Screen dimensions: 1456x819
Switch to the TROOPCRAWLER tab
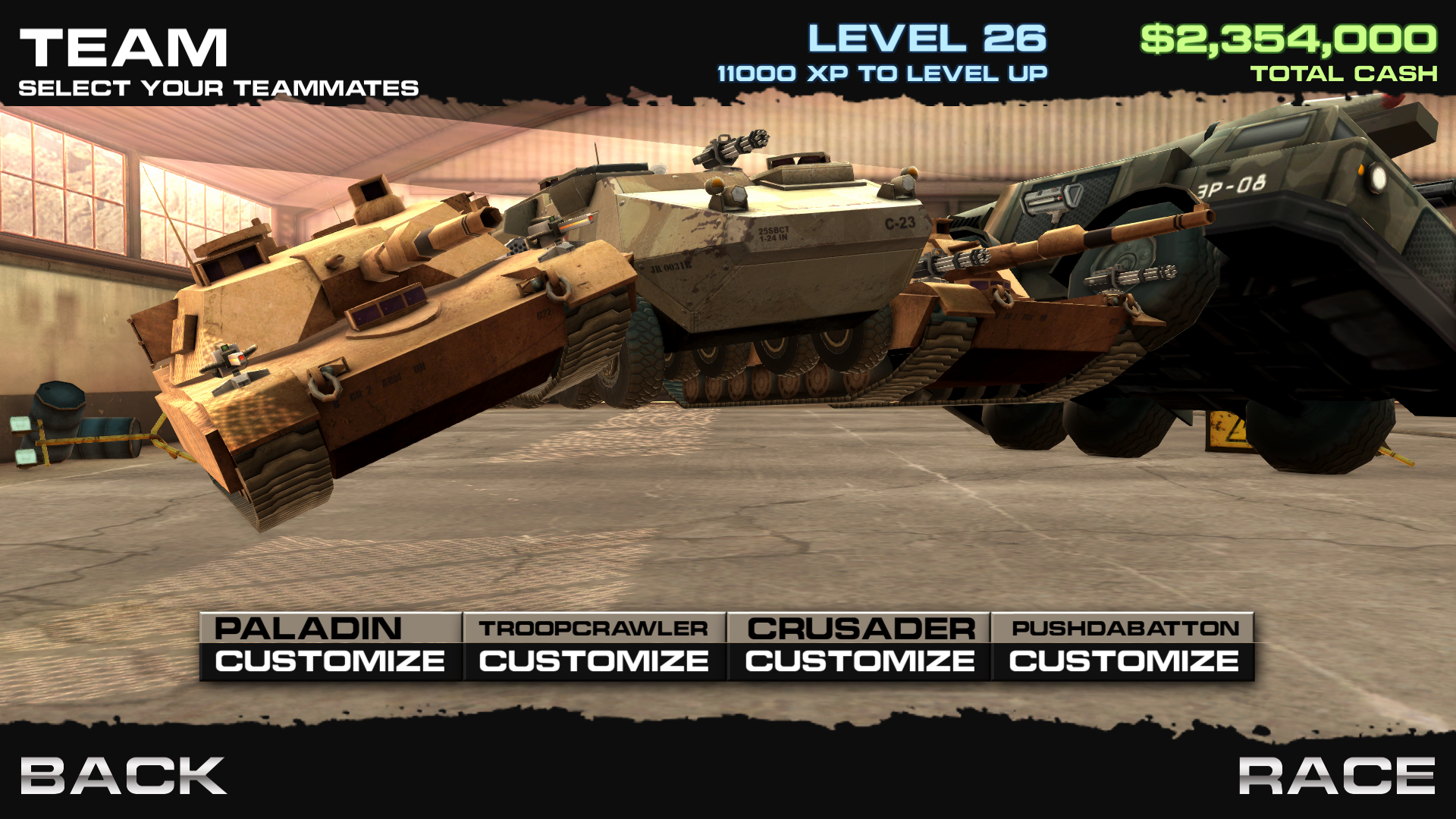point(592,627)
